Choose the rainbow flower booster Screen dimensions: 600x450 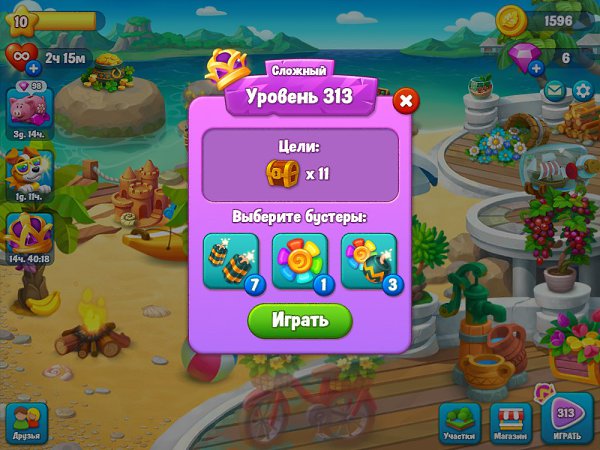pos(299,260)
